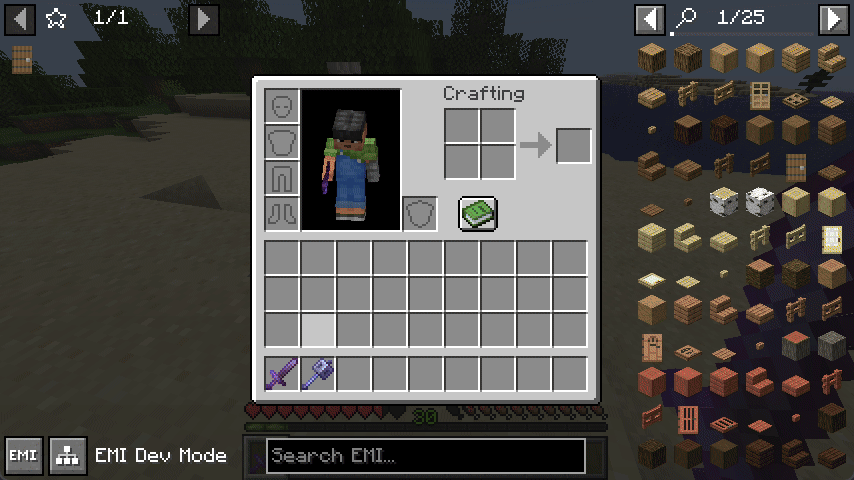The width and height of the screenshot is (854, 480).
Task: Open the EMI recipe tree button
Action: [68, 456]
